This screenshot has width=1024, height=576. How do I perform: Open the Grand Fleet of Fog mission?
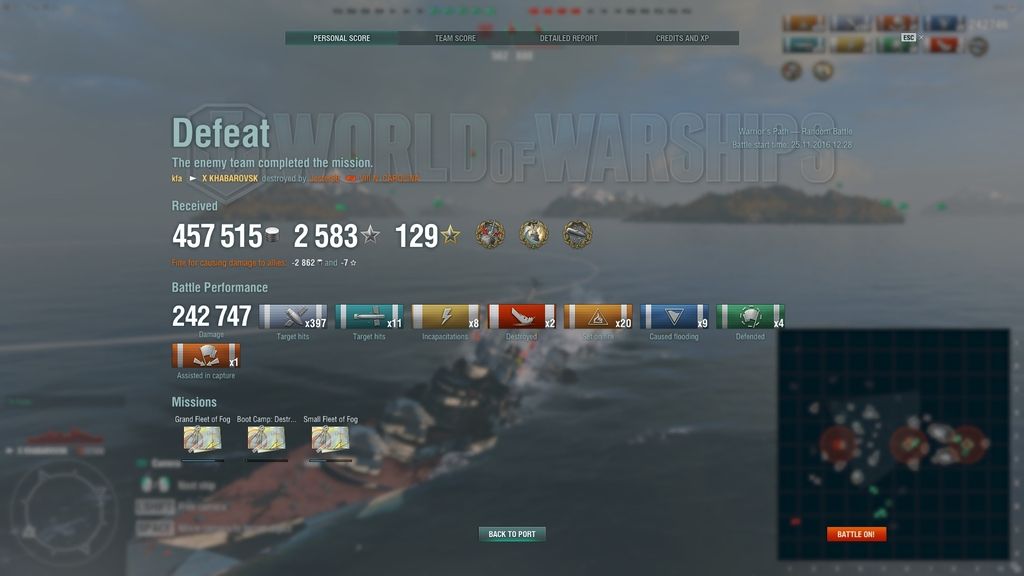pyautogui.click(x=202, y=438)
